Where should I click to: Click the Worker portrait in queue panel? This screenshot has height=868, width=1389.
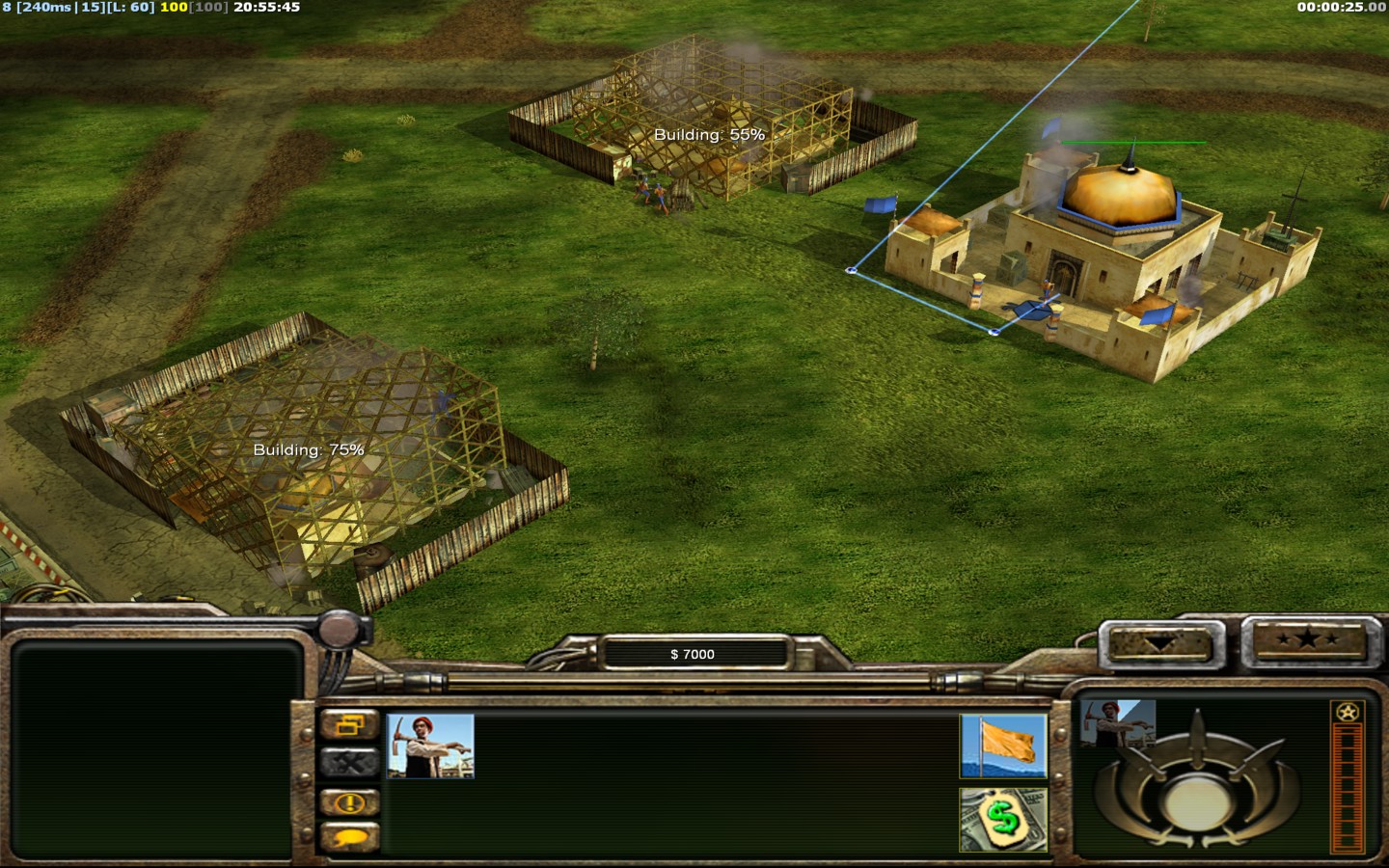tap(1118, 723)
